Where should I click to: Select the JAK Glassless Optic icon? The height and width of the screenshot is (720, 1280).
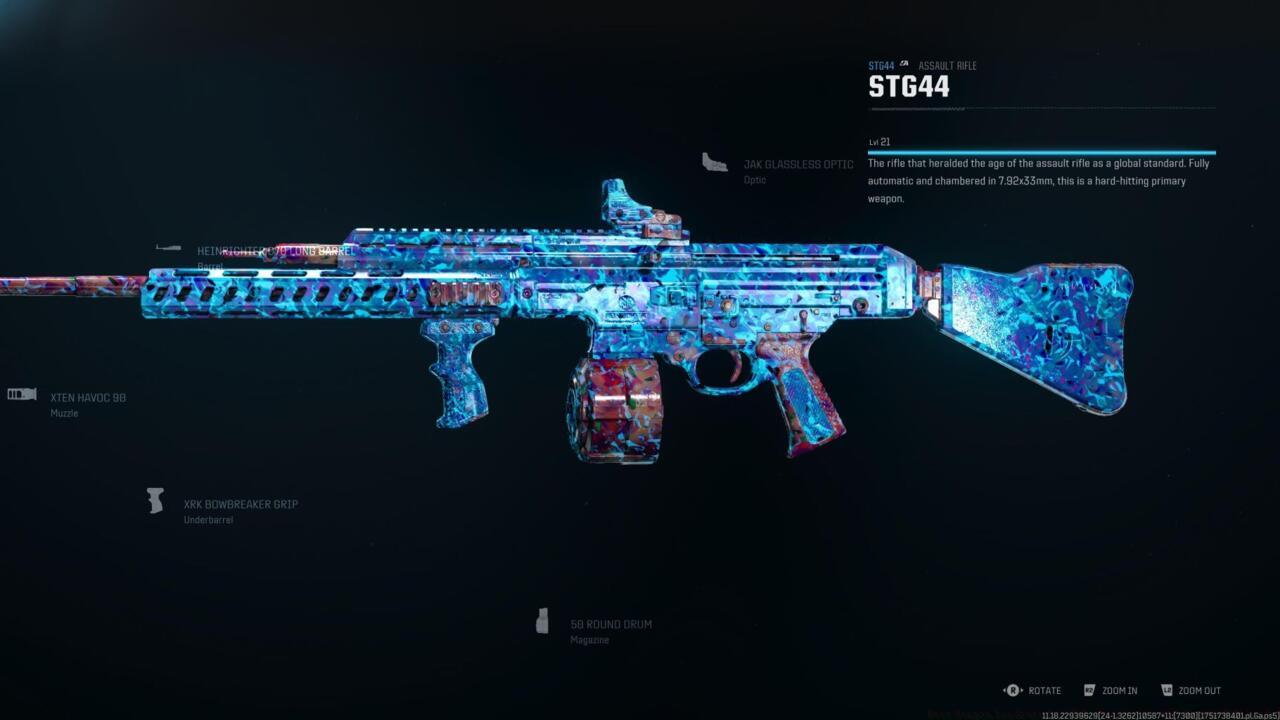point(714,163)
